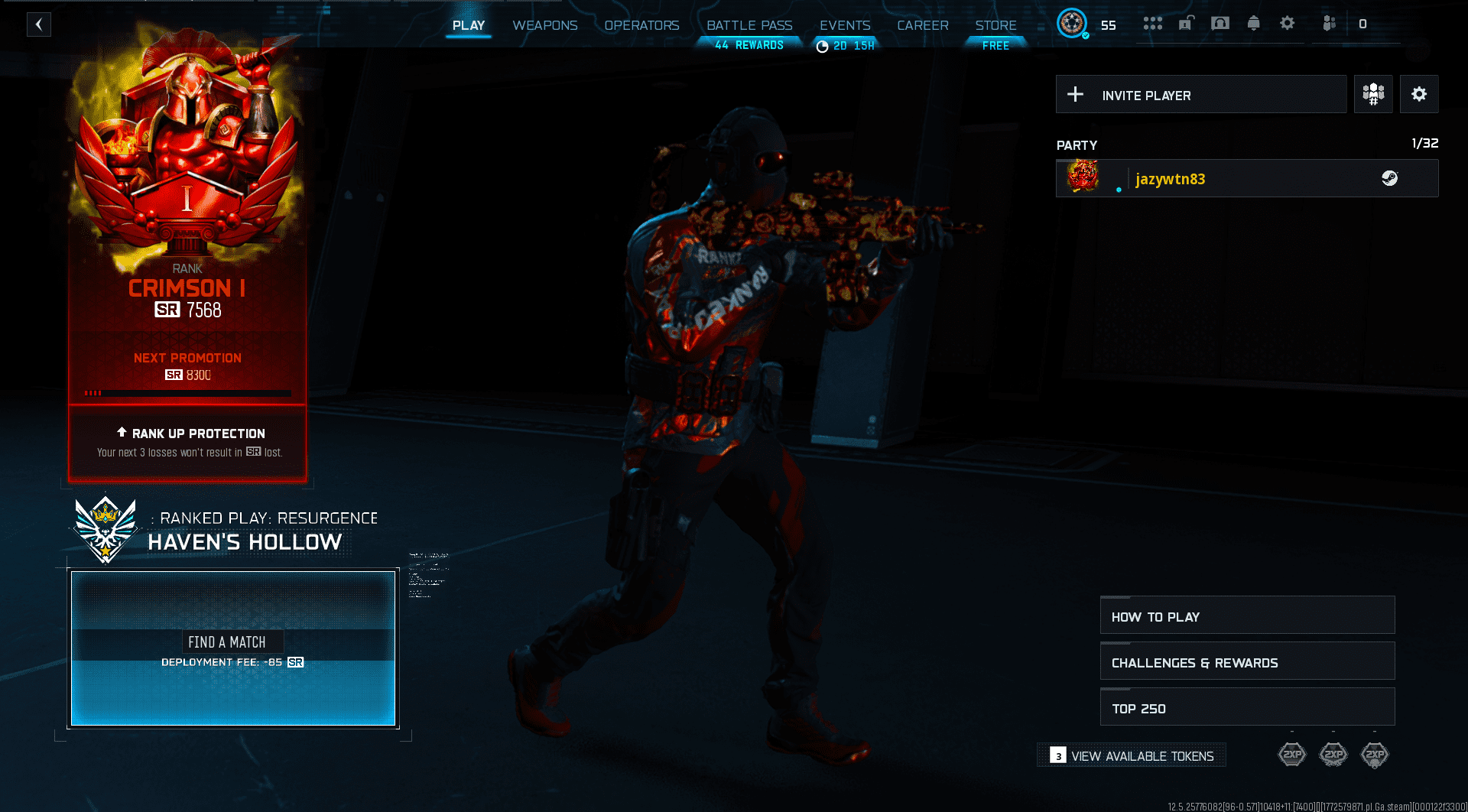Open the support headset icon

coord(1220,24)
